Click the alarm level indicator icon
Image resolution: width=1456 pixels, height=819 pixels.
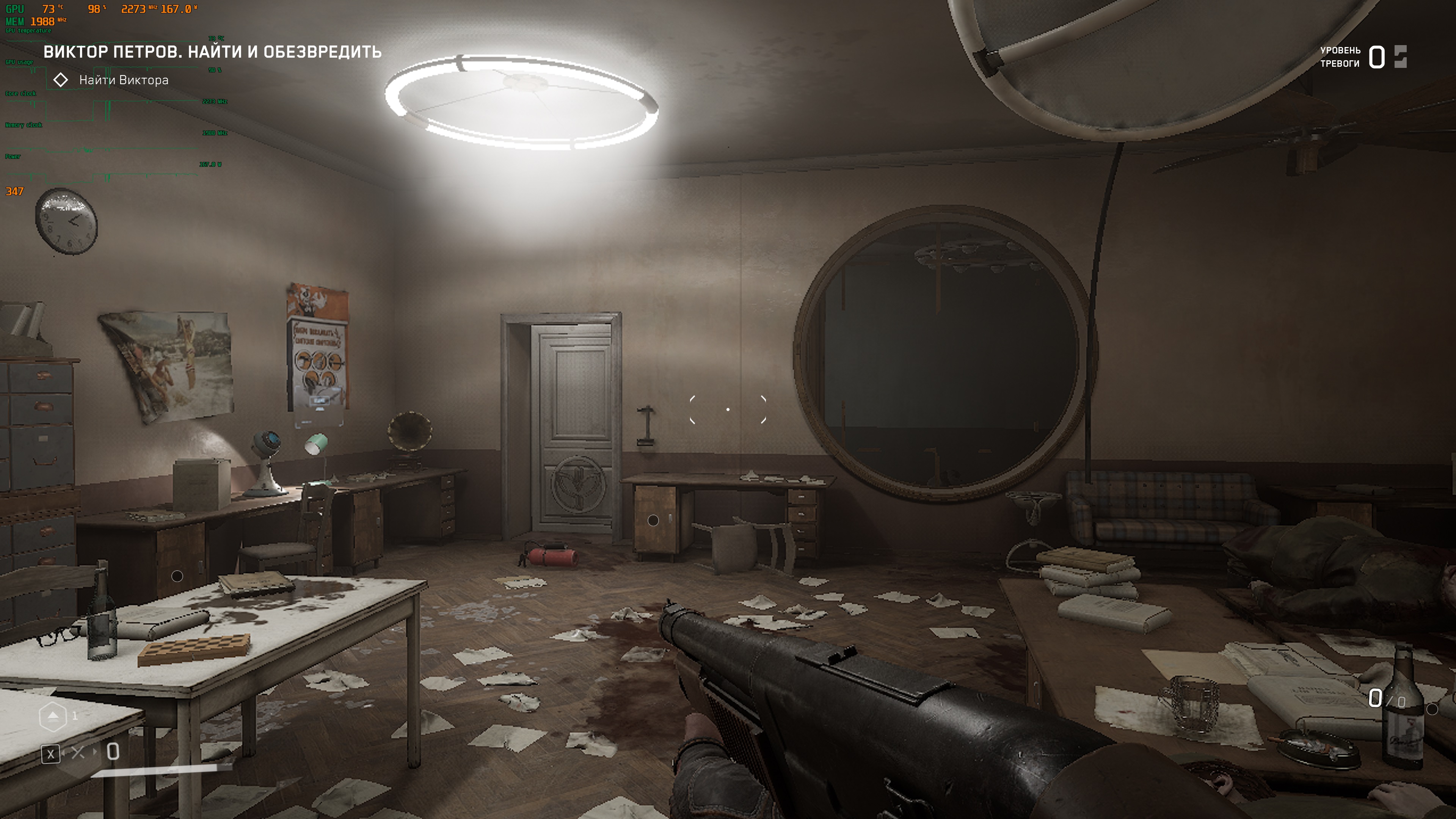[x=1400, y=56]
